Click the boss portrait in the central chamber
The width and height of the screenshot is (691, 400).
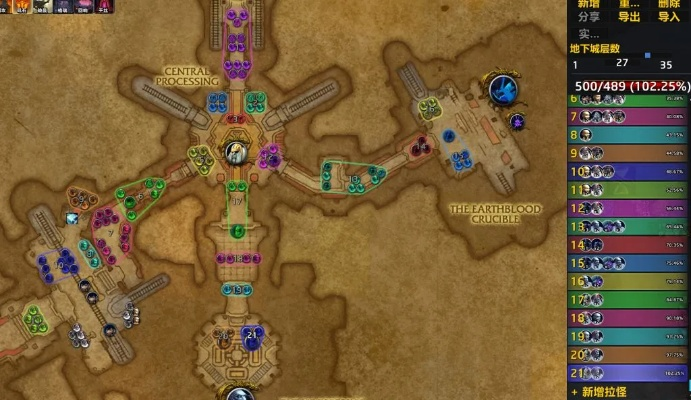(x=235, y=153)
